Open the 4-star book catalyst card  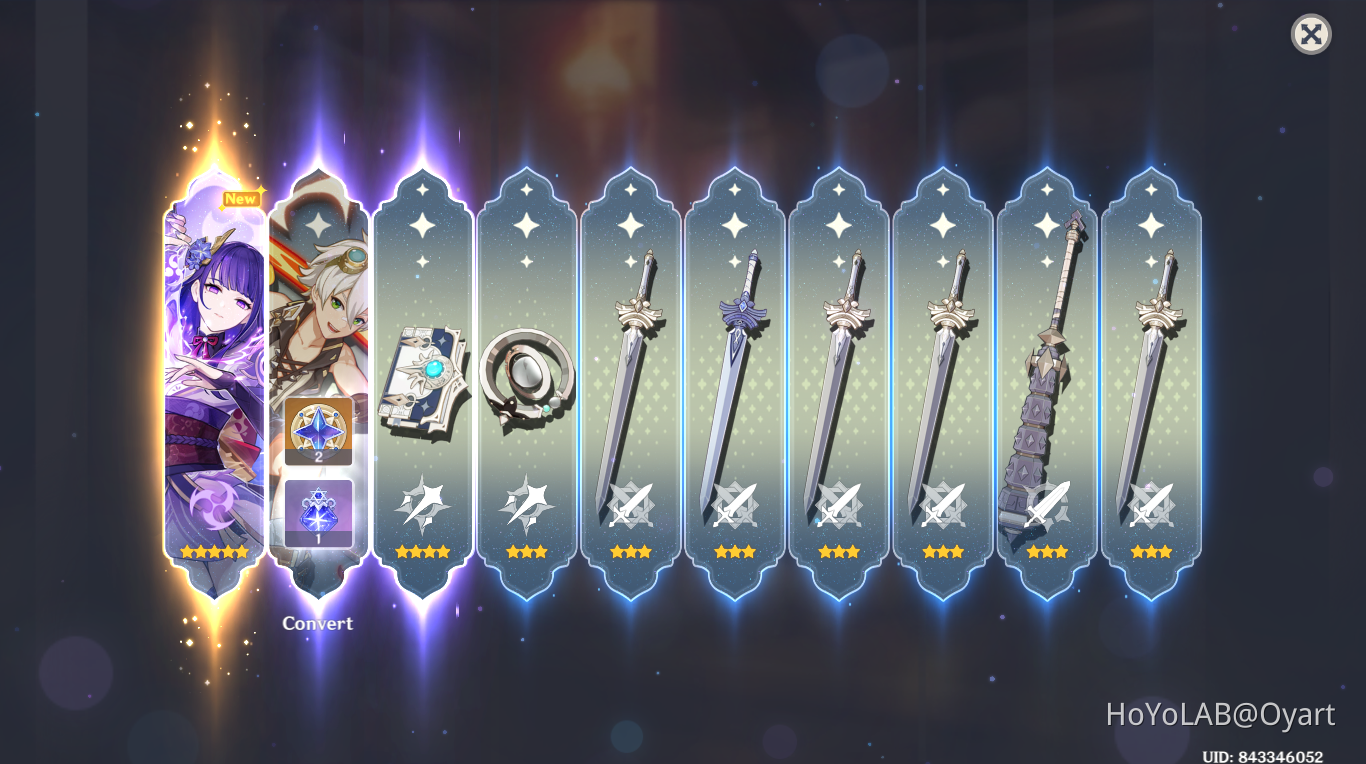(424, 380)
